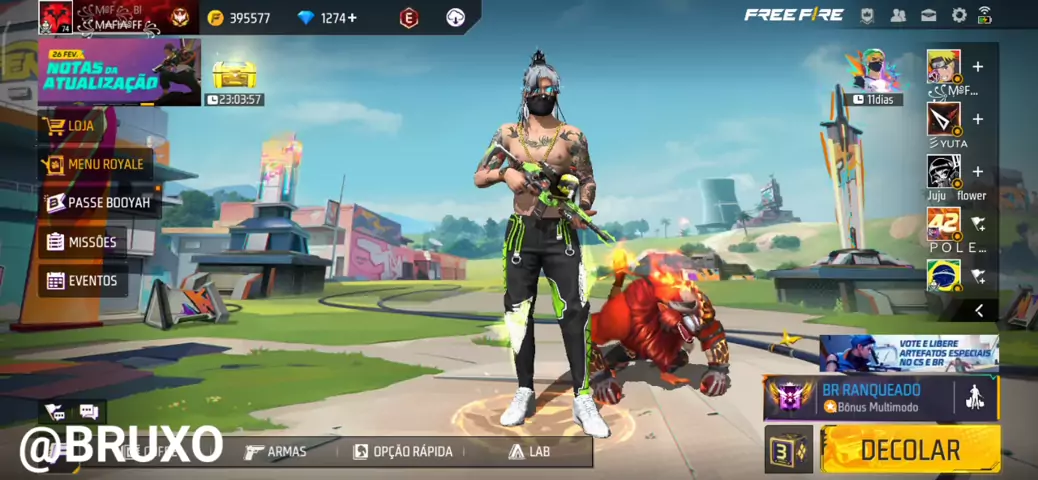Open the settings gear icon
The width and height of the screenshot is (1038, 480).
point(959,15)
